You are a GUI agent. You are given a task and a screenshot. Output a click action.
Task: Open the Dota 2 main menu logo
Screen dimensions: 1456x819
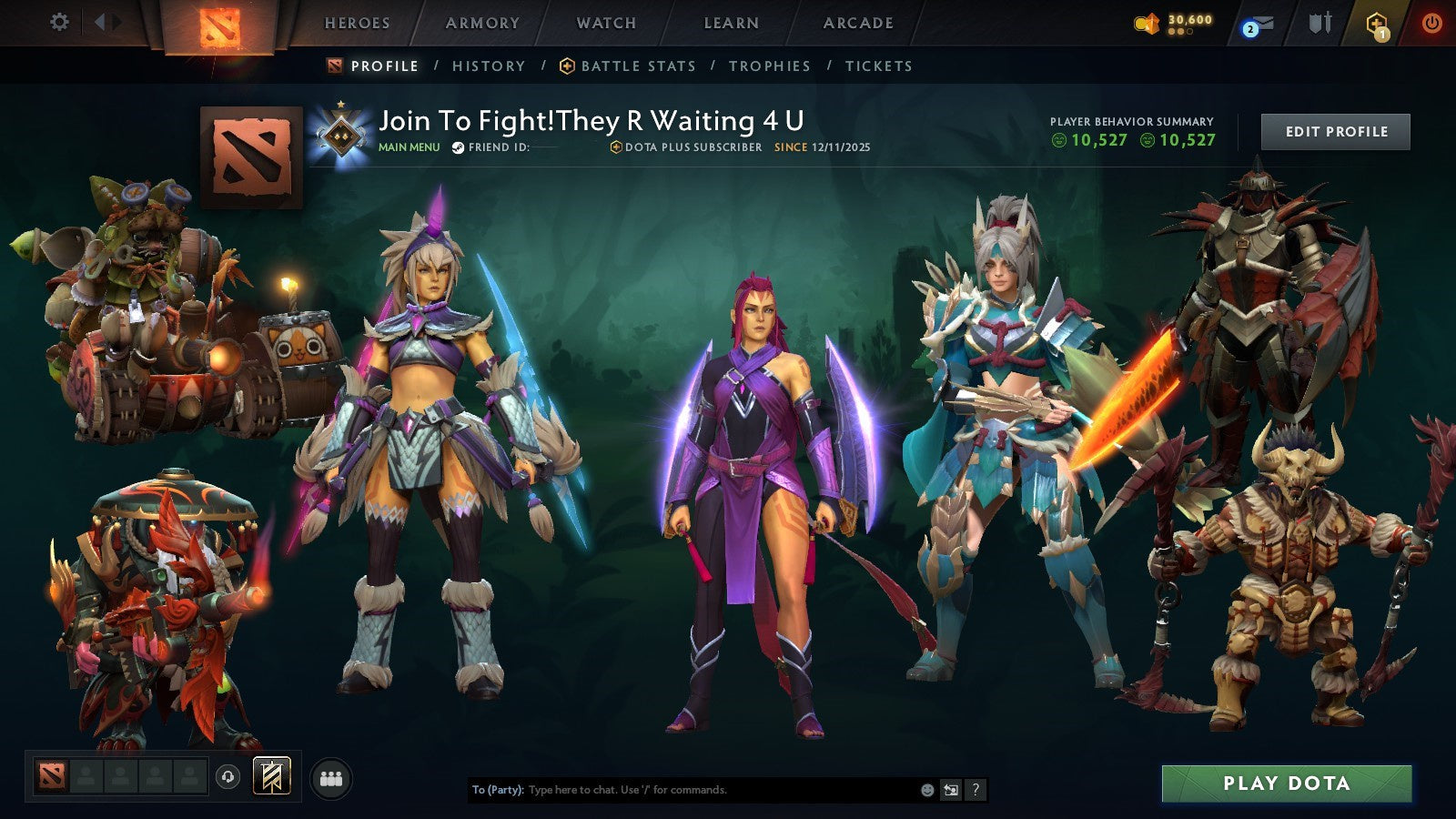(x=218, y=24)
